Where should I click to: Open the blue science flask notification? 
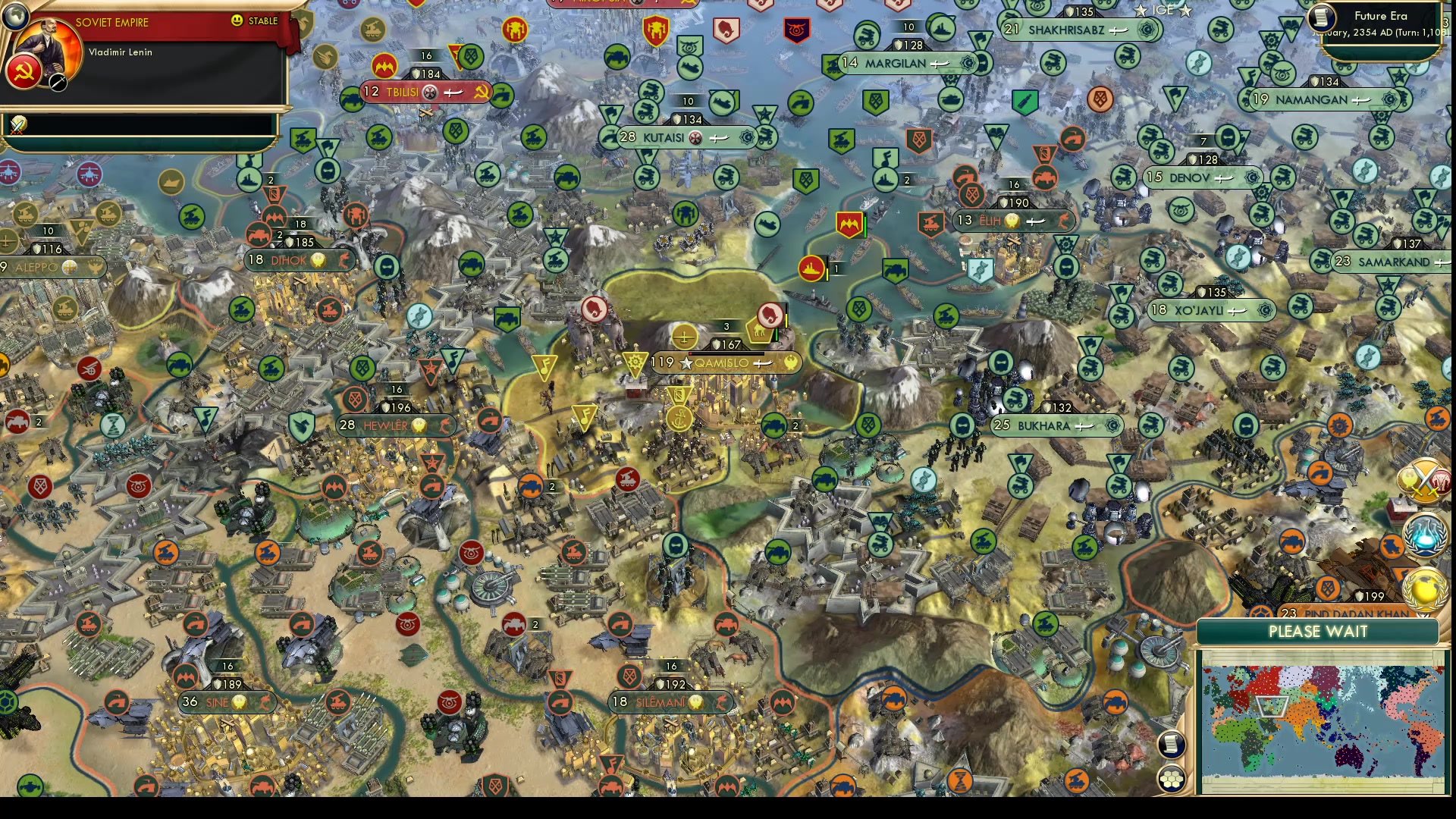point(1424,534)
